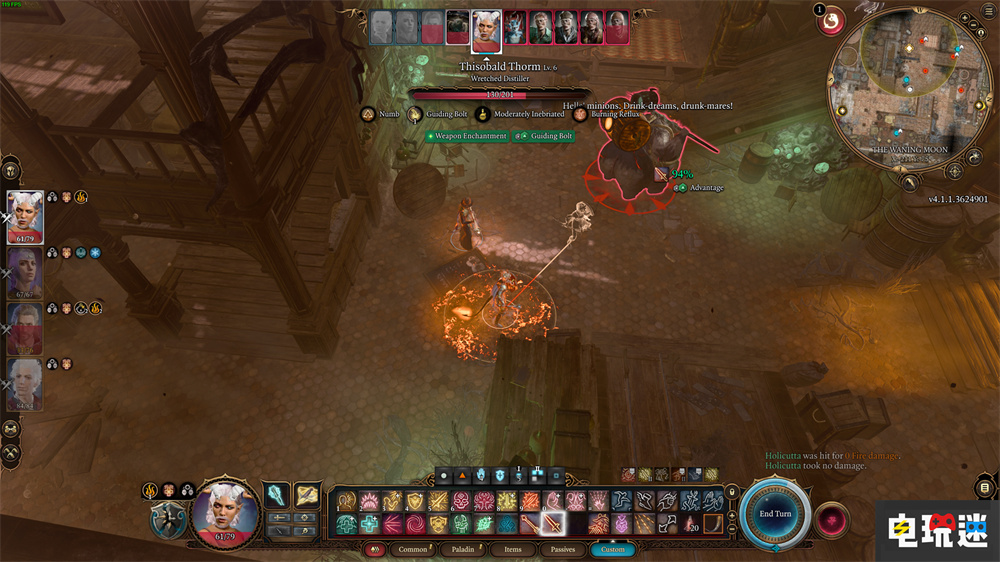
Task: Switch hotbar to the Paladin tab
Action: 464,549
